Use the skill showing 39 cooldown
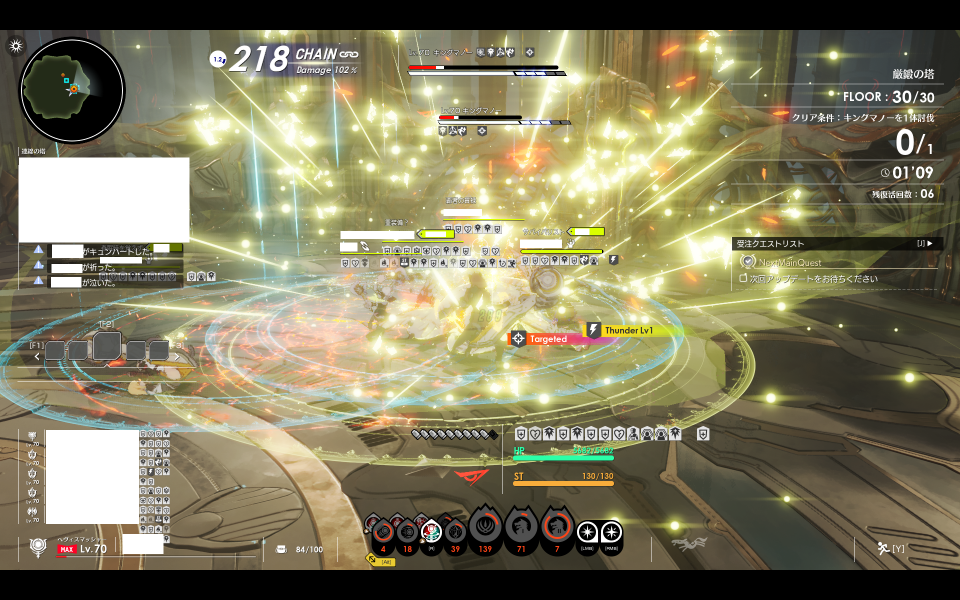Image resolution: width=960 pixels, height=600 pixels. tap(455, 531)
